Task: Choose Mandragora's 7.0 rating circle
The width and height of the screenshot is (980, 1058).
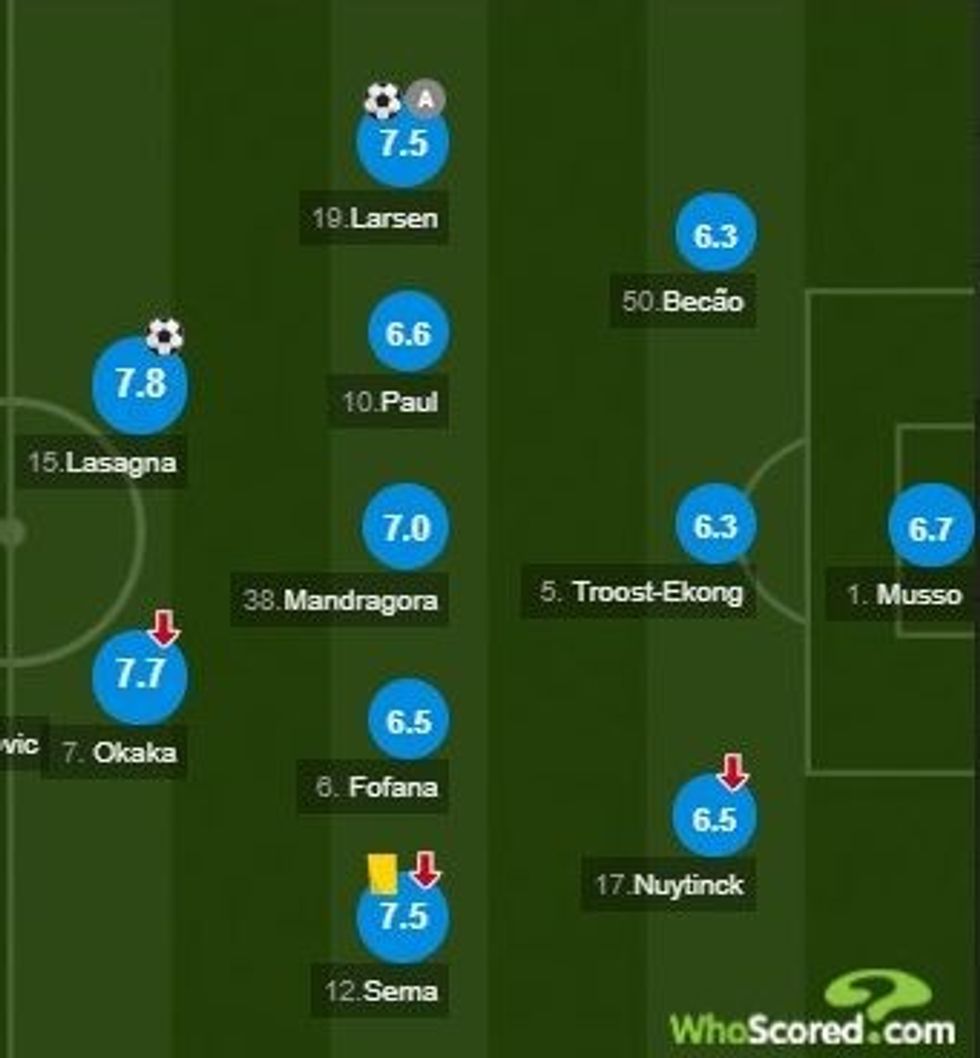Action: [407, 527]
